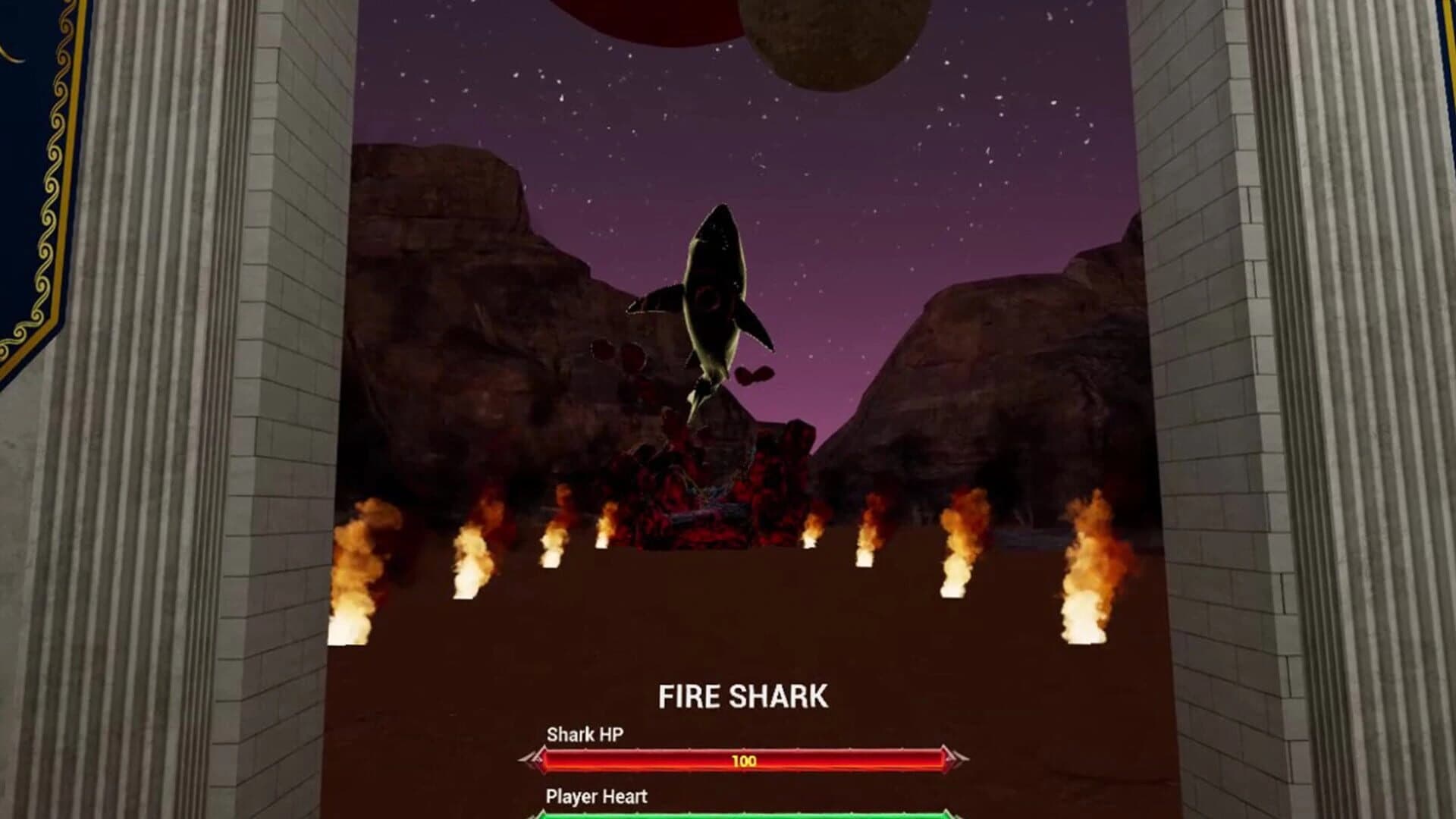Click the Player Heart label
The height and width of the screenshot is (819, 1456).
tap(595, 798)
